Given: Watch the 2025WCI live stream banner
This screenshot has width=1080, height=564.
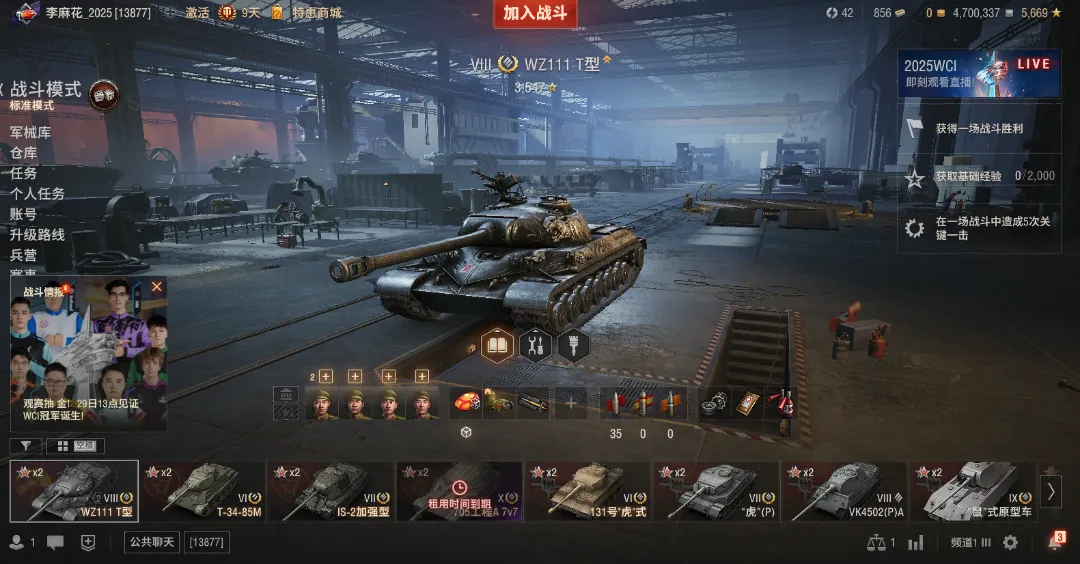Looking at the screenshot, I should [978, 73].
